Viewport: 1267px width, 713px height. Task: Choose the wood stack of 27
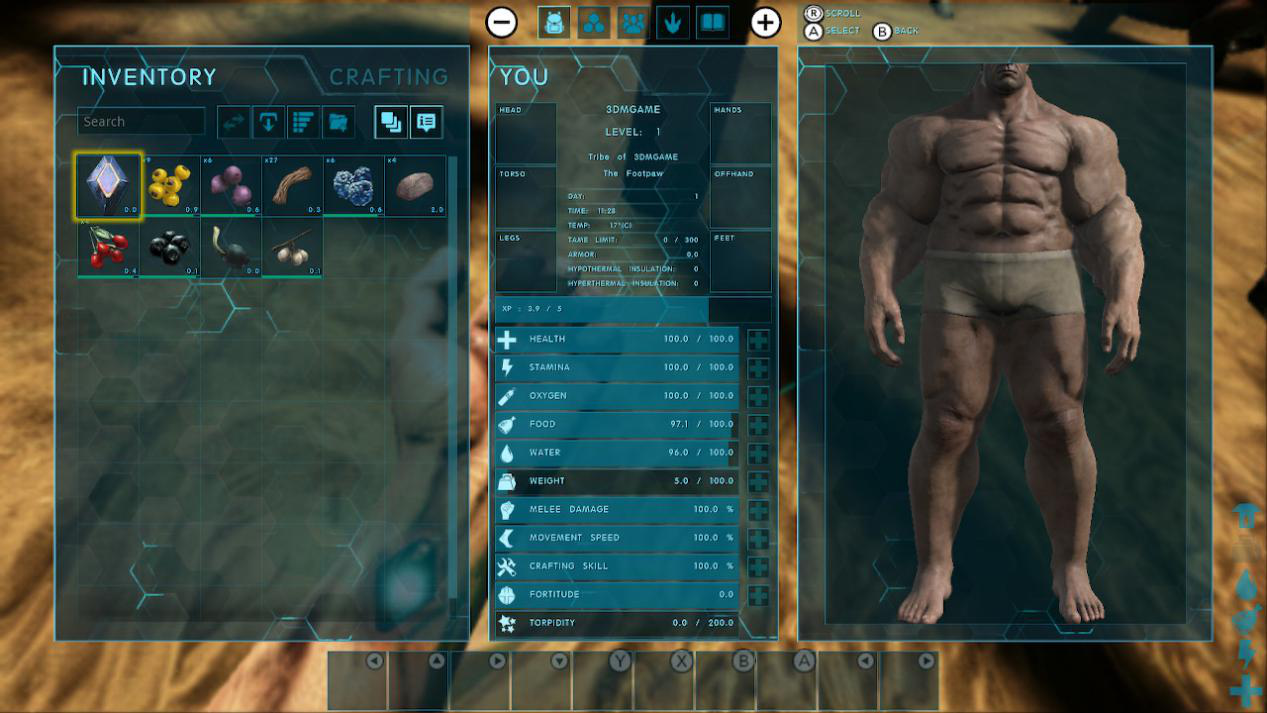pyautogui.click(x=293, y=186)
